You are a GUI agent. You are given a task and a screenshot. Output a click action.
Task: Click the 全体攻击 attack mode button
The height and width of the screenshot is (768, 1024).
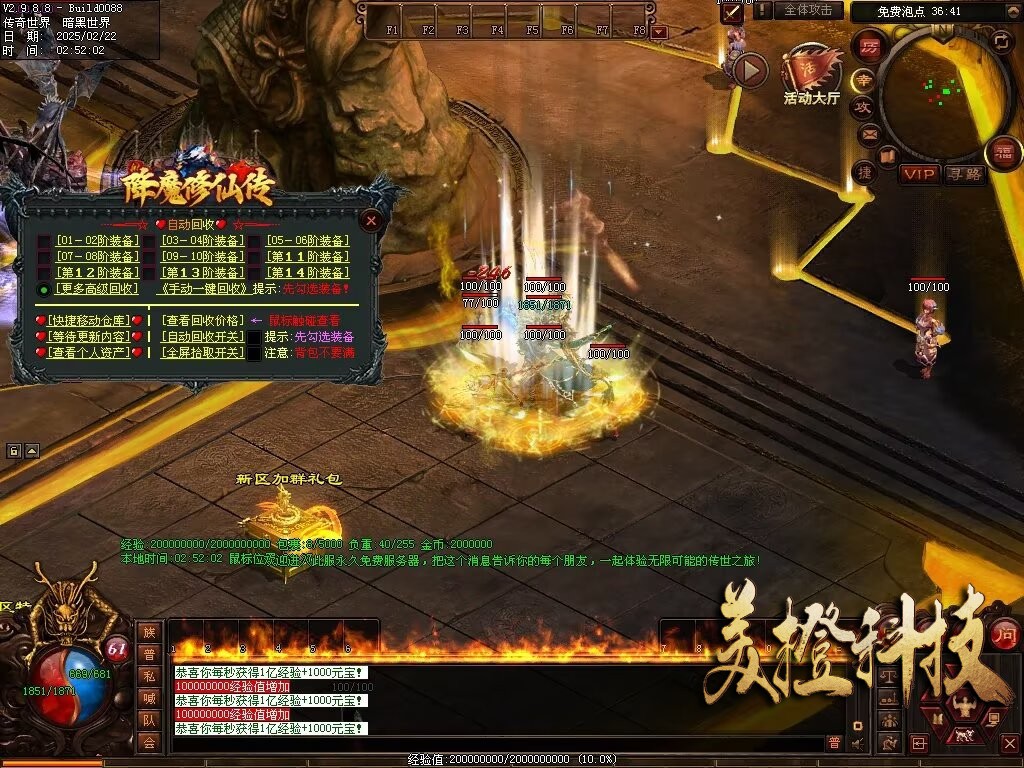(807, 10)
